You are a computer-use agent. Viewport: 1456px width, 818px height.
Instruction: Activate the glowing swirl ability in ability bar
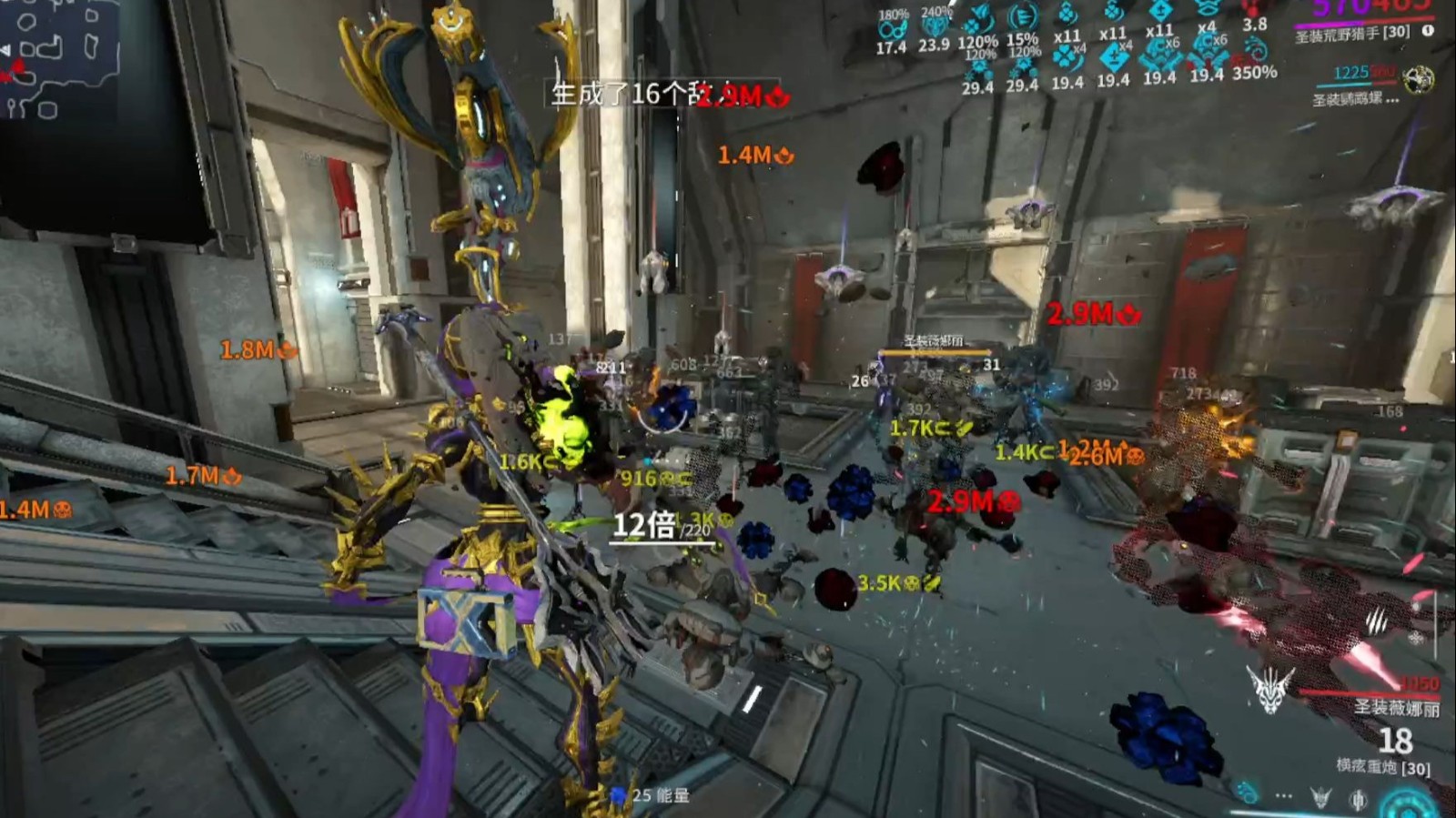click(1247, 793)
